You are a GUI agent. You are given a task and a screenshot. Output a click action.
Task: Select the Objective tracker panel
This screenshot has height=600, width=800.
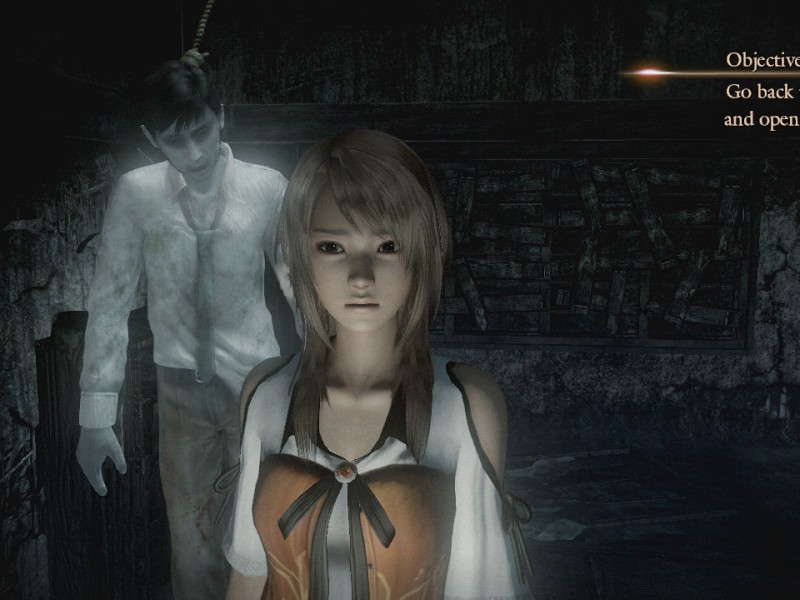click(760, 90)
